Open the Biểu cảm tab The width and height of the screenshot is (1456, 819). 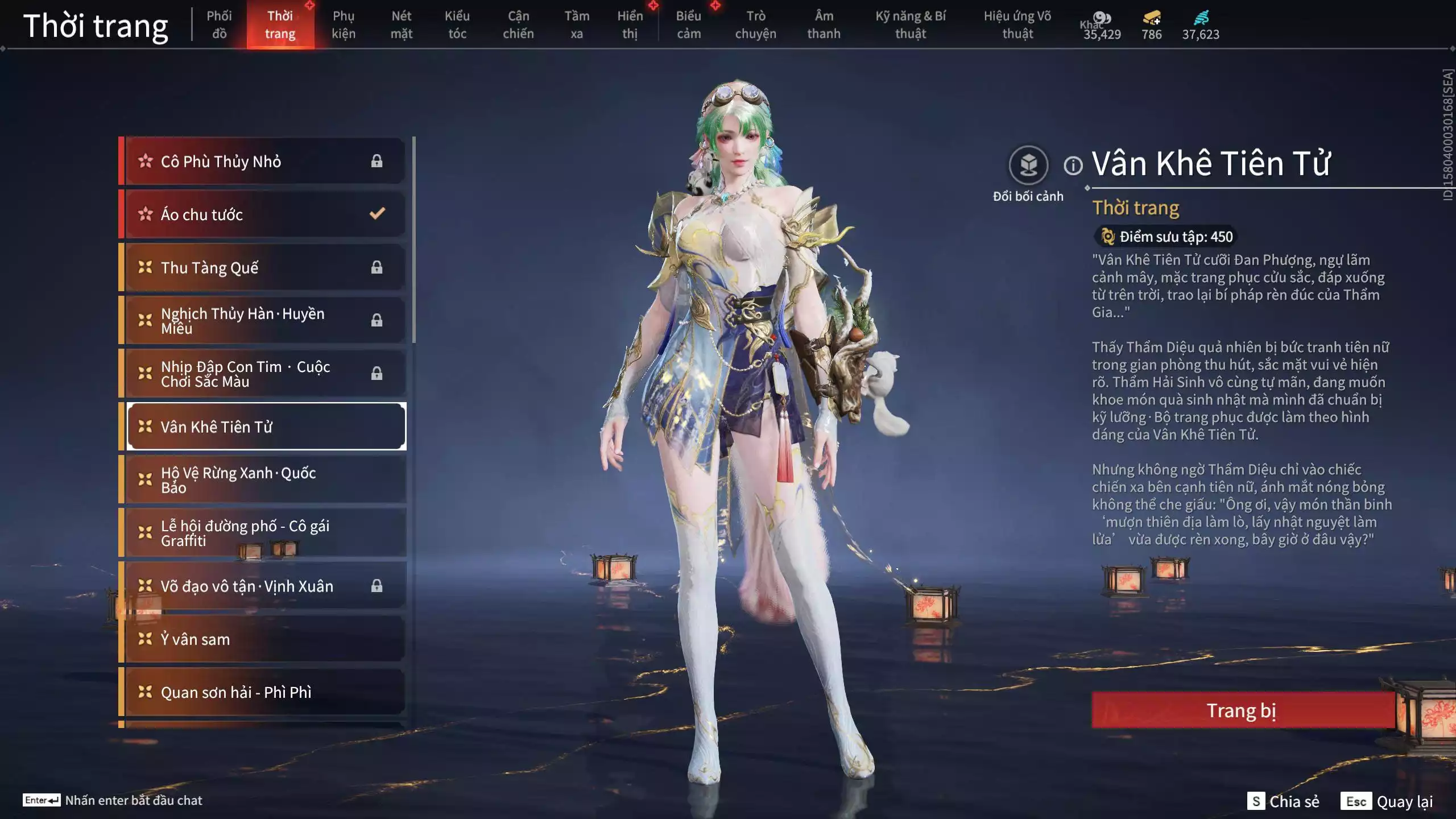[x=688, y=25]
